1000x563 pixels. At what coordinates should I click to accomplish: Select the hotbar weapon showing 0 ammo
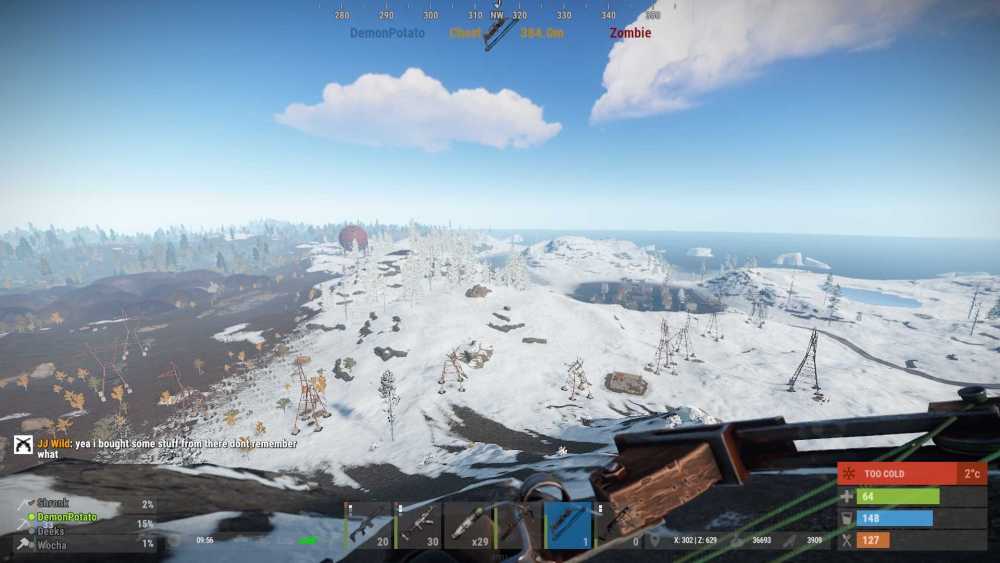click(618, 525)
